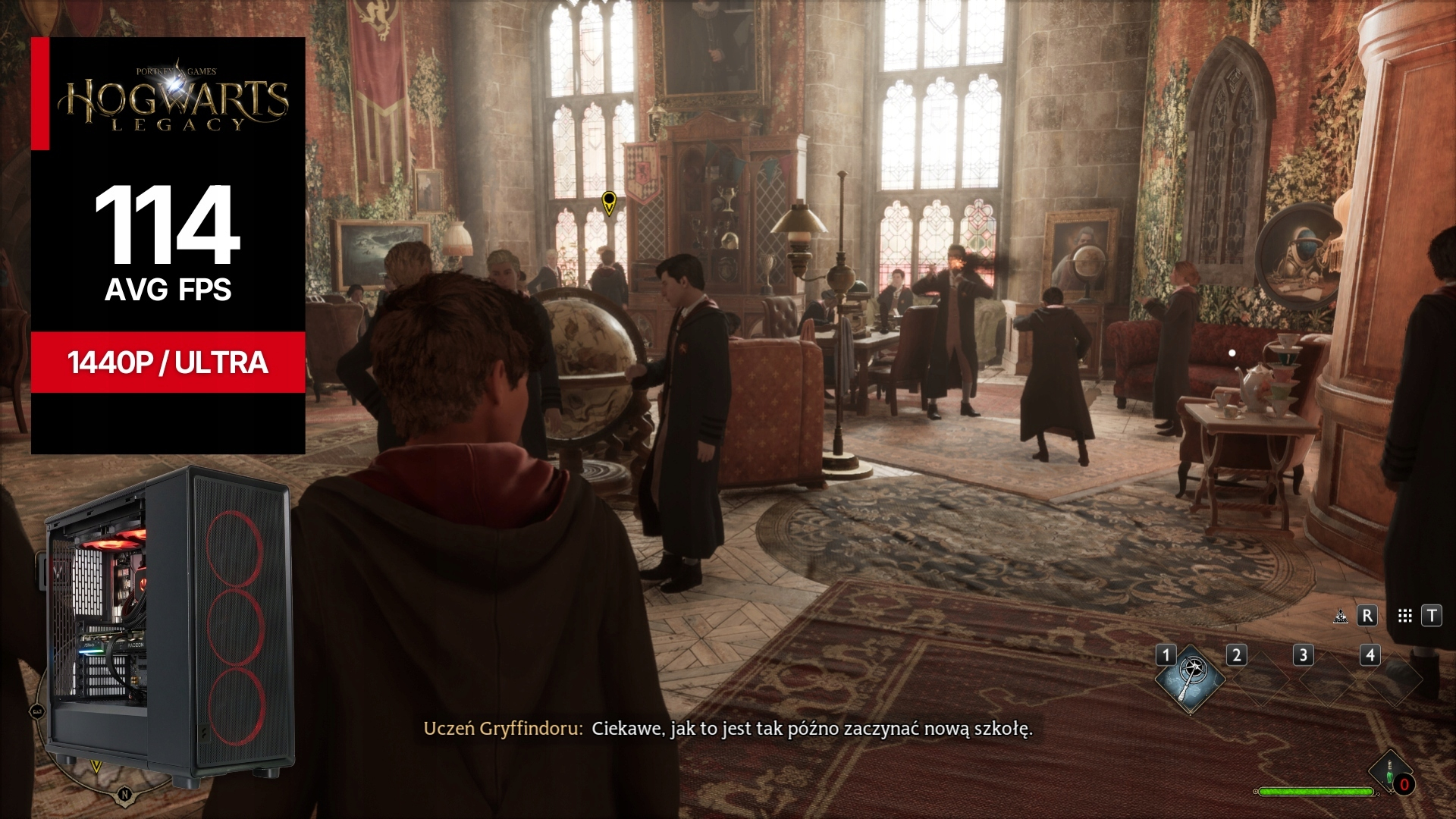
Task: Click the yellow quest waypoint marker
Action: 608,202
